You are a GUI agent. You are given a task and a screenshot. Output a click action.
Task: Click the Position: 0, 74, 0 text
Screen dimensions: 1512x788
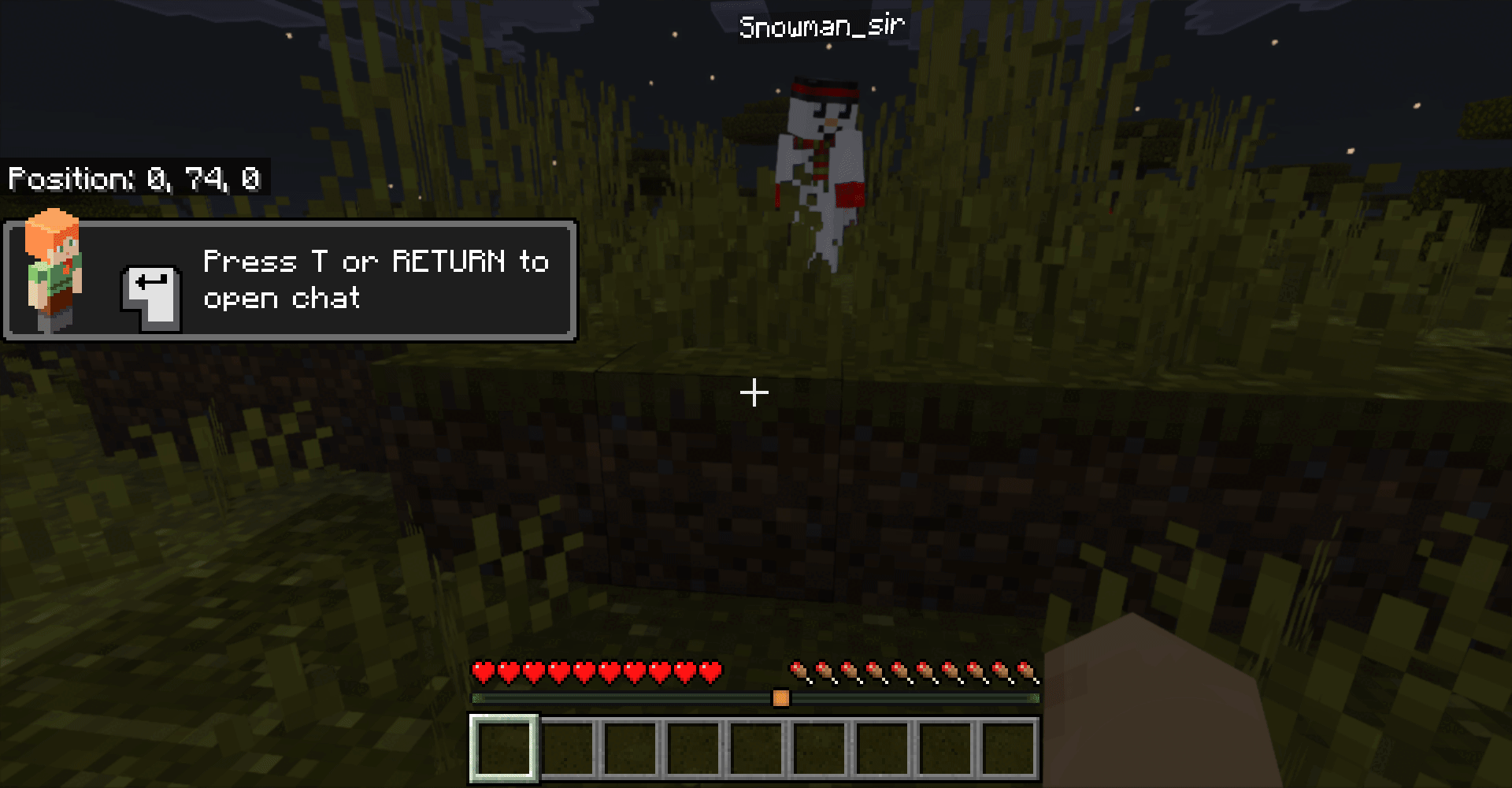tap(135, 179)
